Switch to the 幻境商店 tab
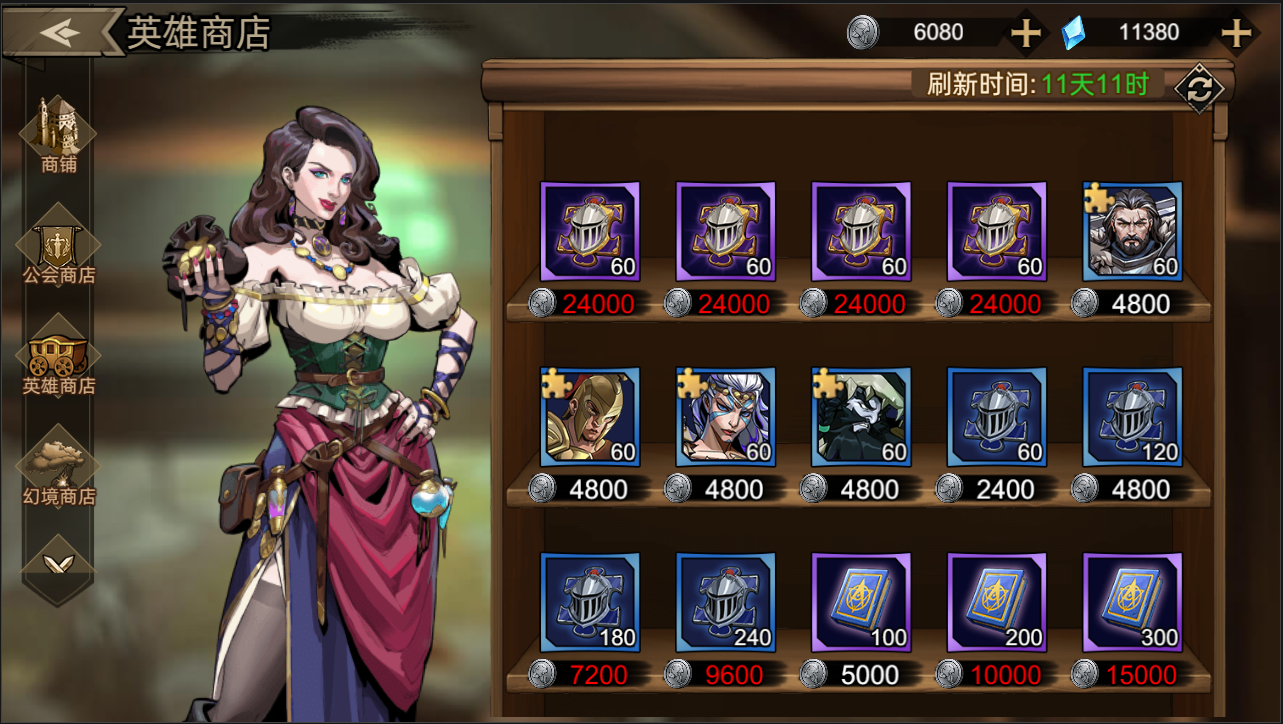The image size is (1283, 724). tap(59, 468)
